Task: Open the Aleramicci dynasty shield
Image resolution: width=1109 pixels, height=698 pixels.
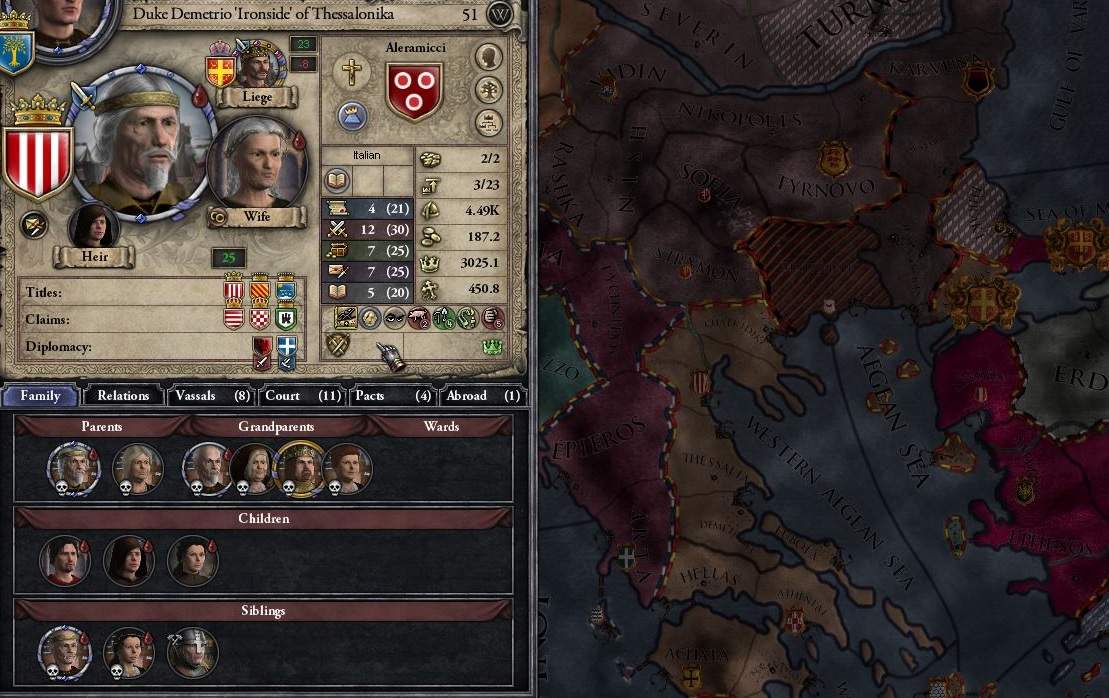Action: click(414, 91)
